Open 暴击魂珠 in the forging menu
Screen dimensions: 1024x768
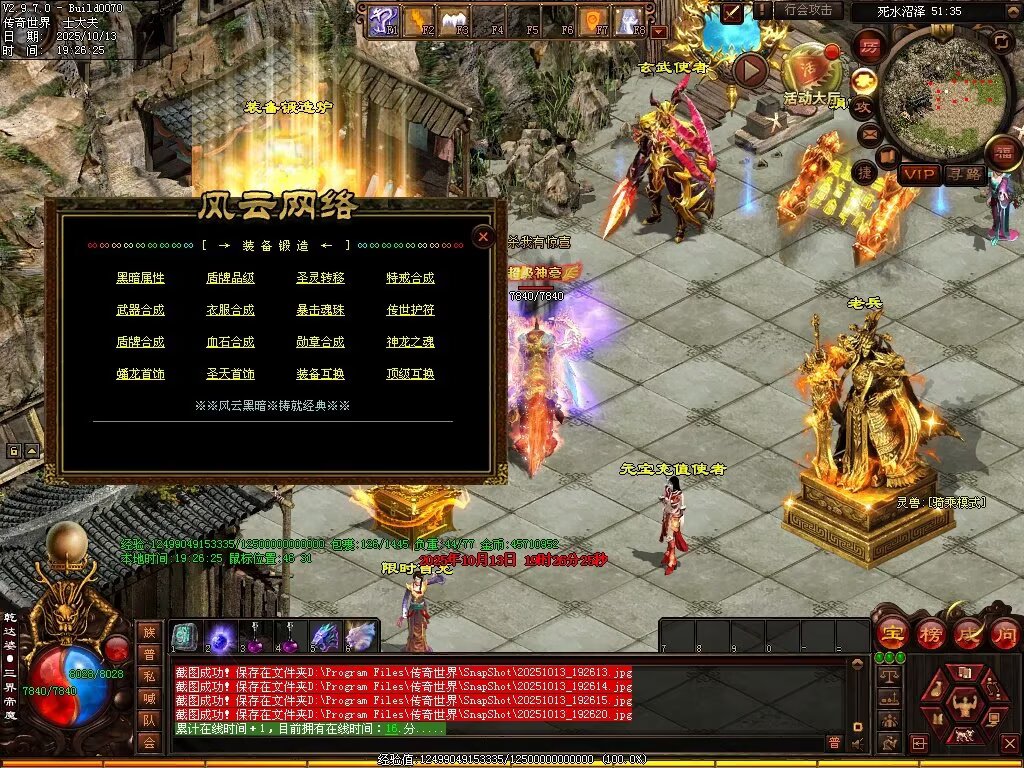[320, 310]
